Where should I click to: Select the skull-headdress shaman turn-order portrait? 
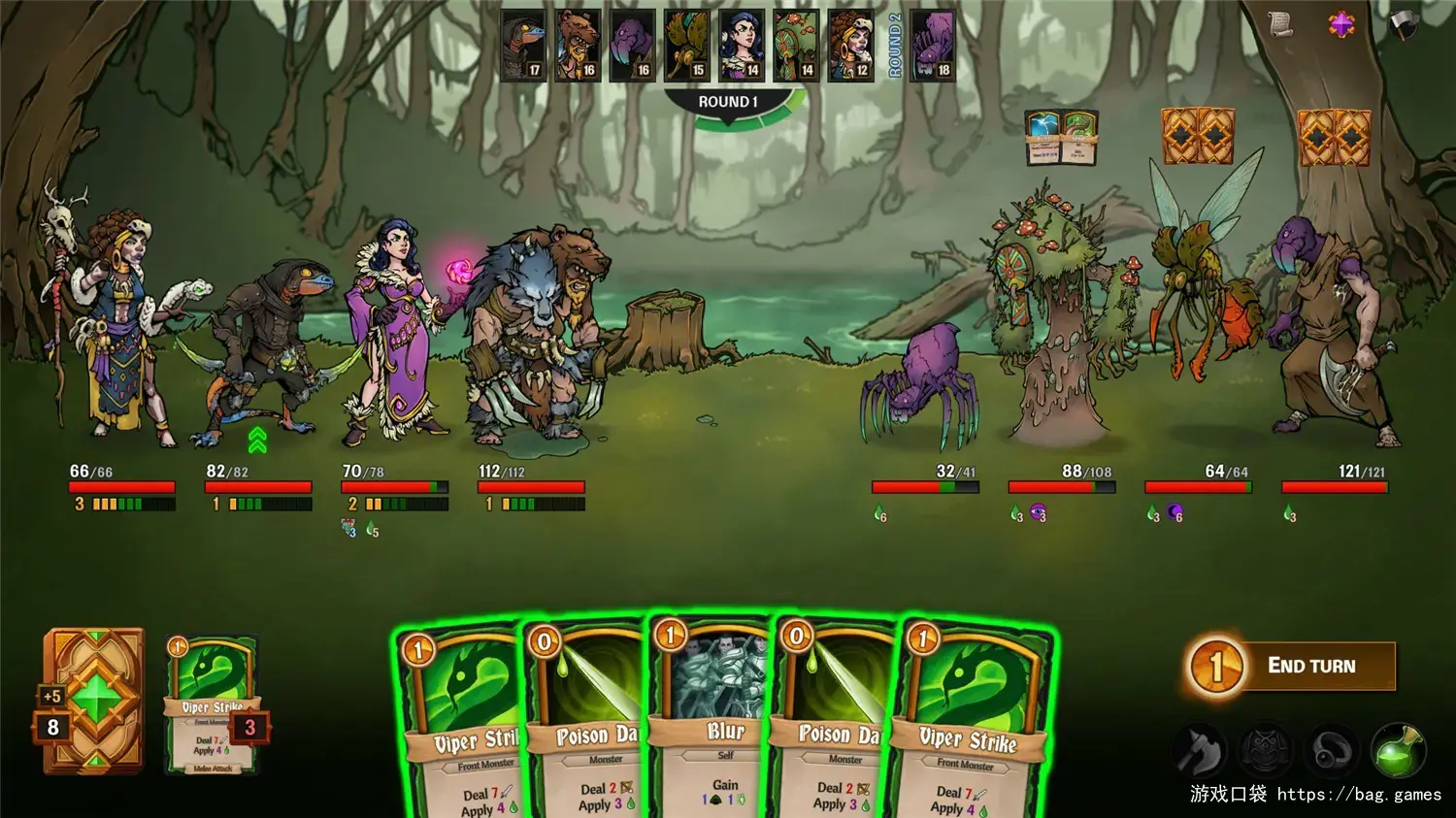click(x=850, y=46)
